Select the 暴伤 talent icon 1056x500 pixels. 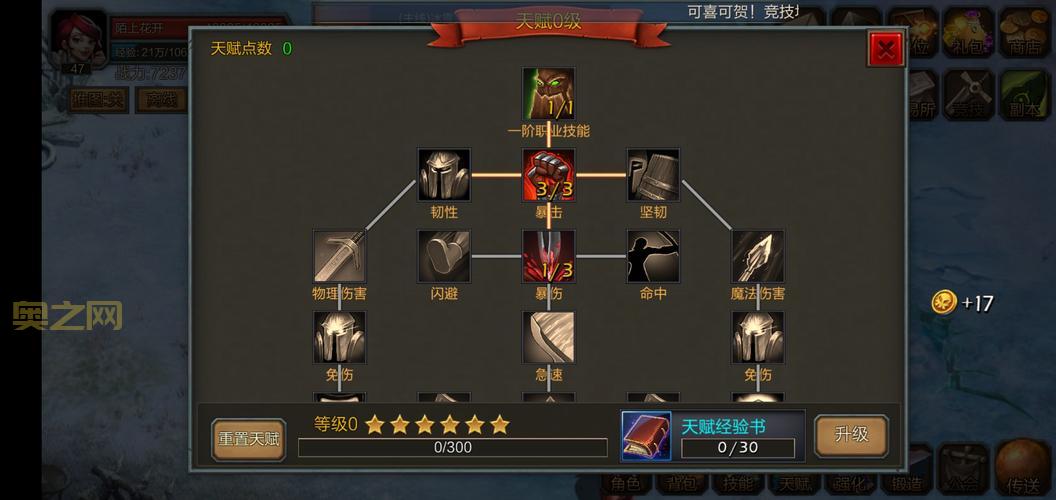tap(548, 256)
